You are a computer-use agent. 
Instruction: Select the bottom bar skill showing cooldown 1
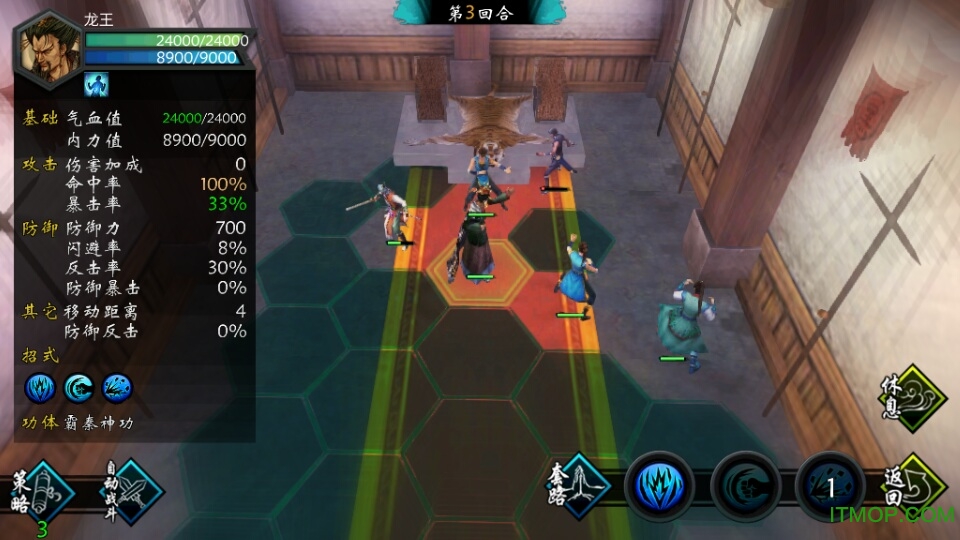(x=830, y=487)
